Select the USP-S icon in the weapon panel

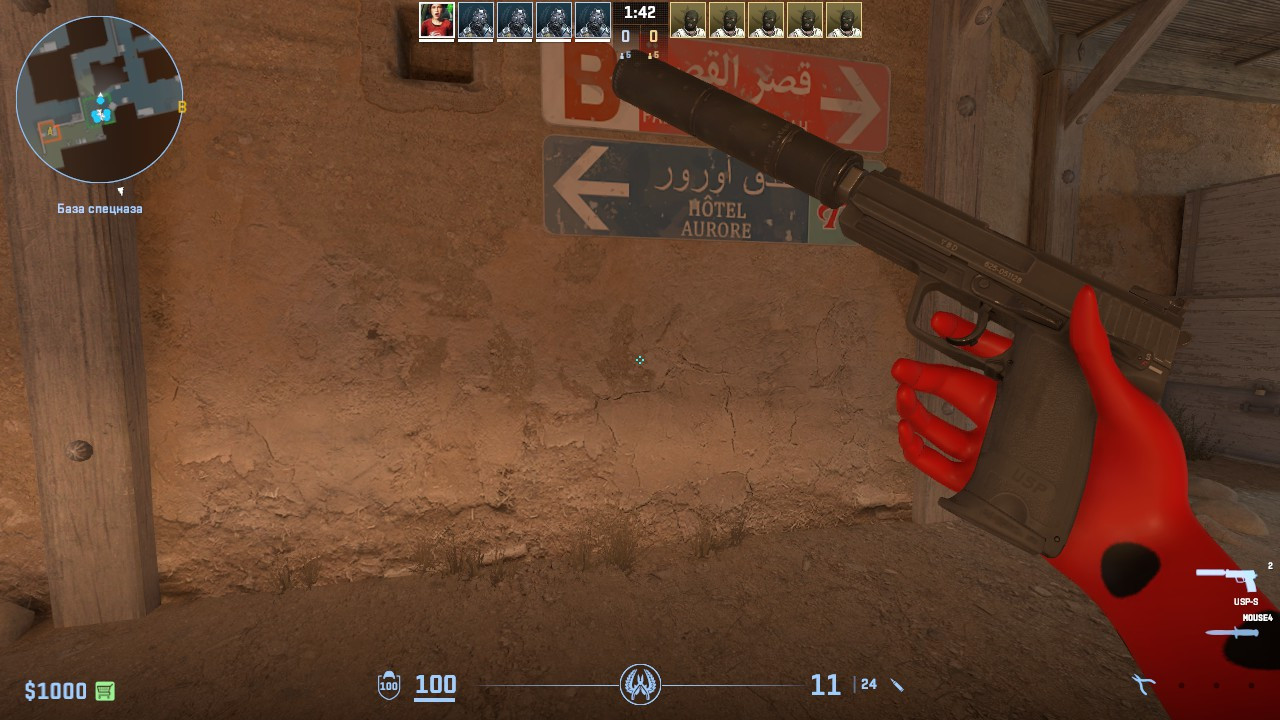[x=1228, y=577]
